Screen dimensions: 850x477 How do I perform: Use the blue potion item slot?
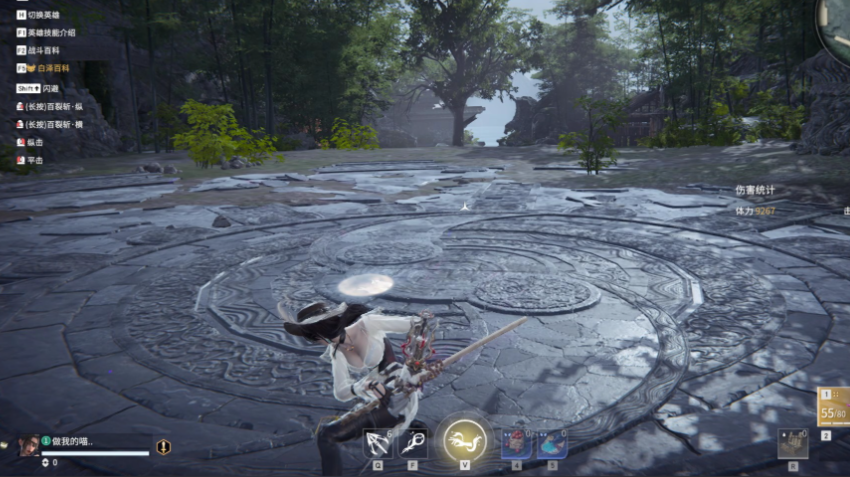[x=552, y=443]
